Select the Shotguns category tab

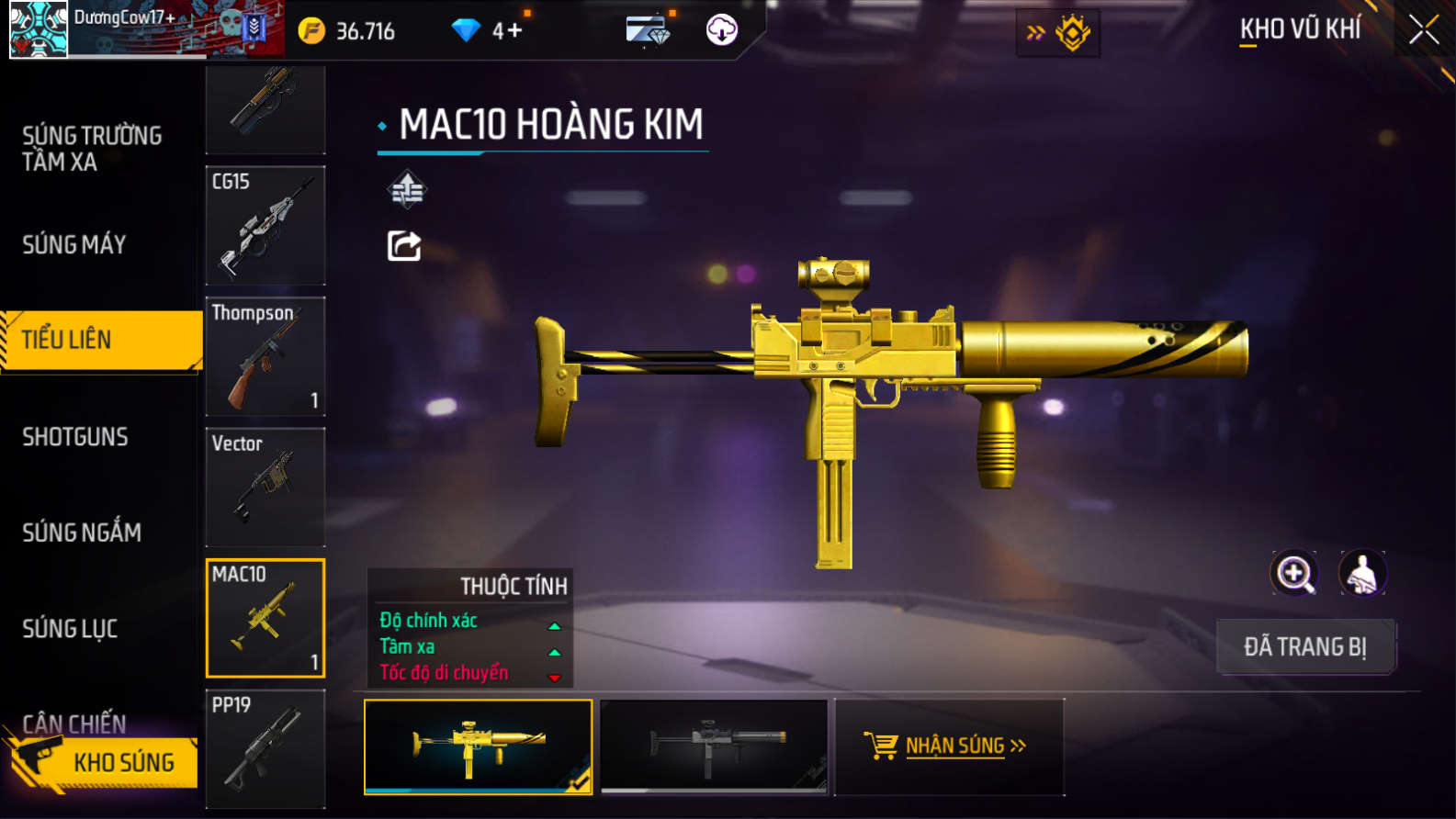75,437
